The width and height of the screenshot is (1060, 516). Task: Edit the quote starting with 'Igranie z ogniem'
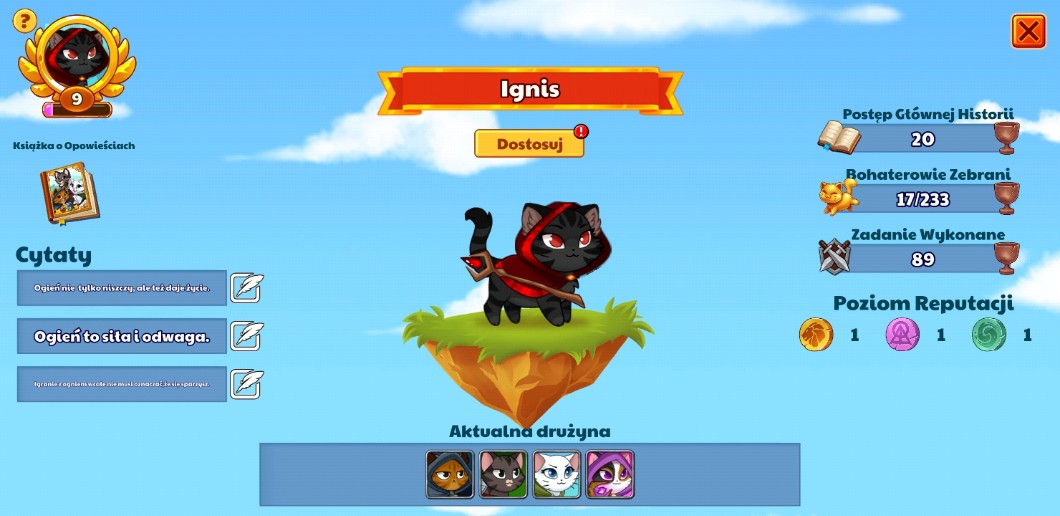click(247, 384)
